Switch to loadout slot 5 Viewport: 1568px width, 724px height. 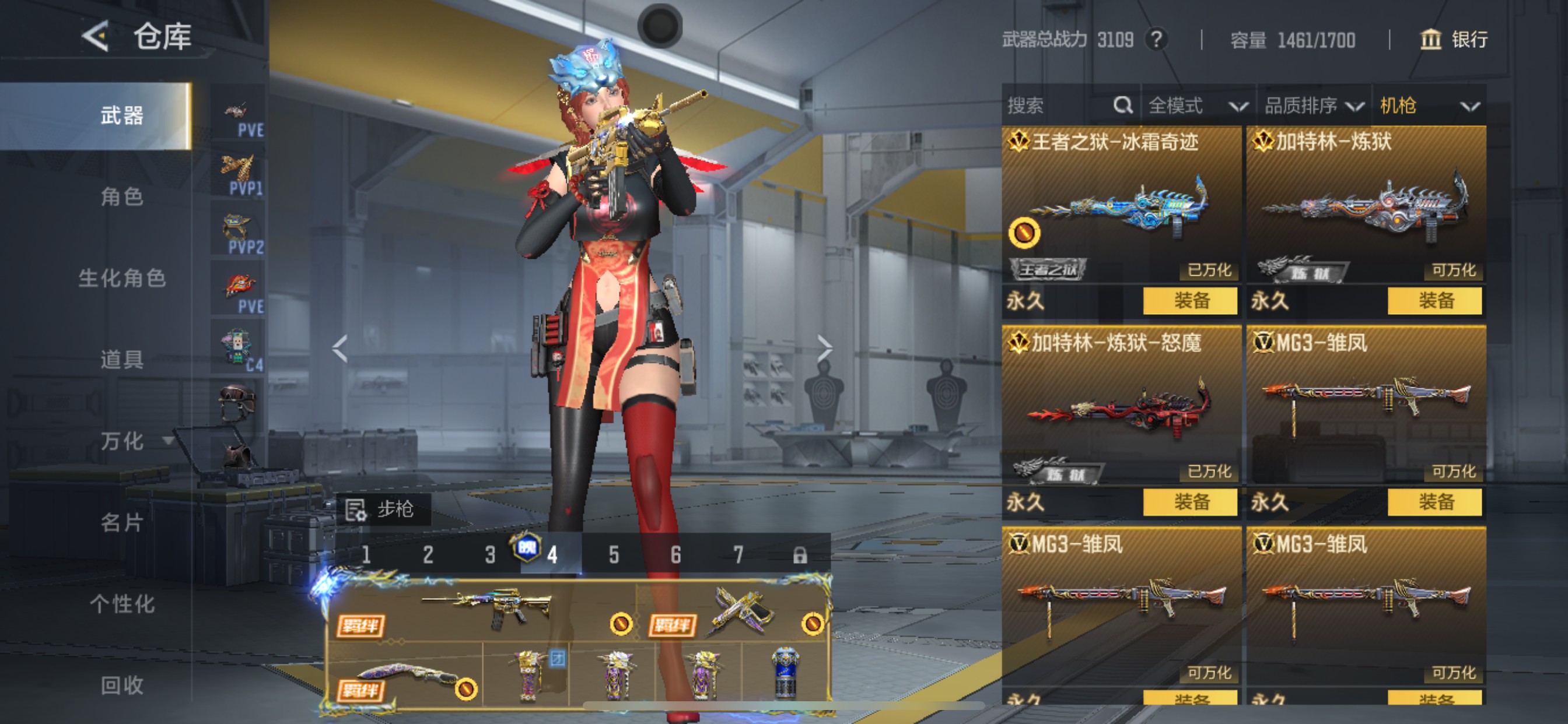click(x=614, y=555)
